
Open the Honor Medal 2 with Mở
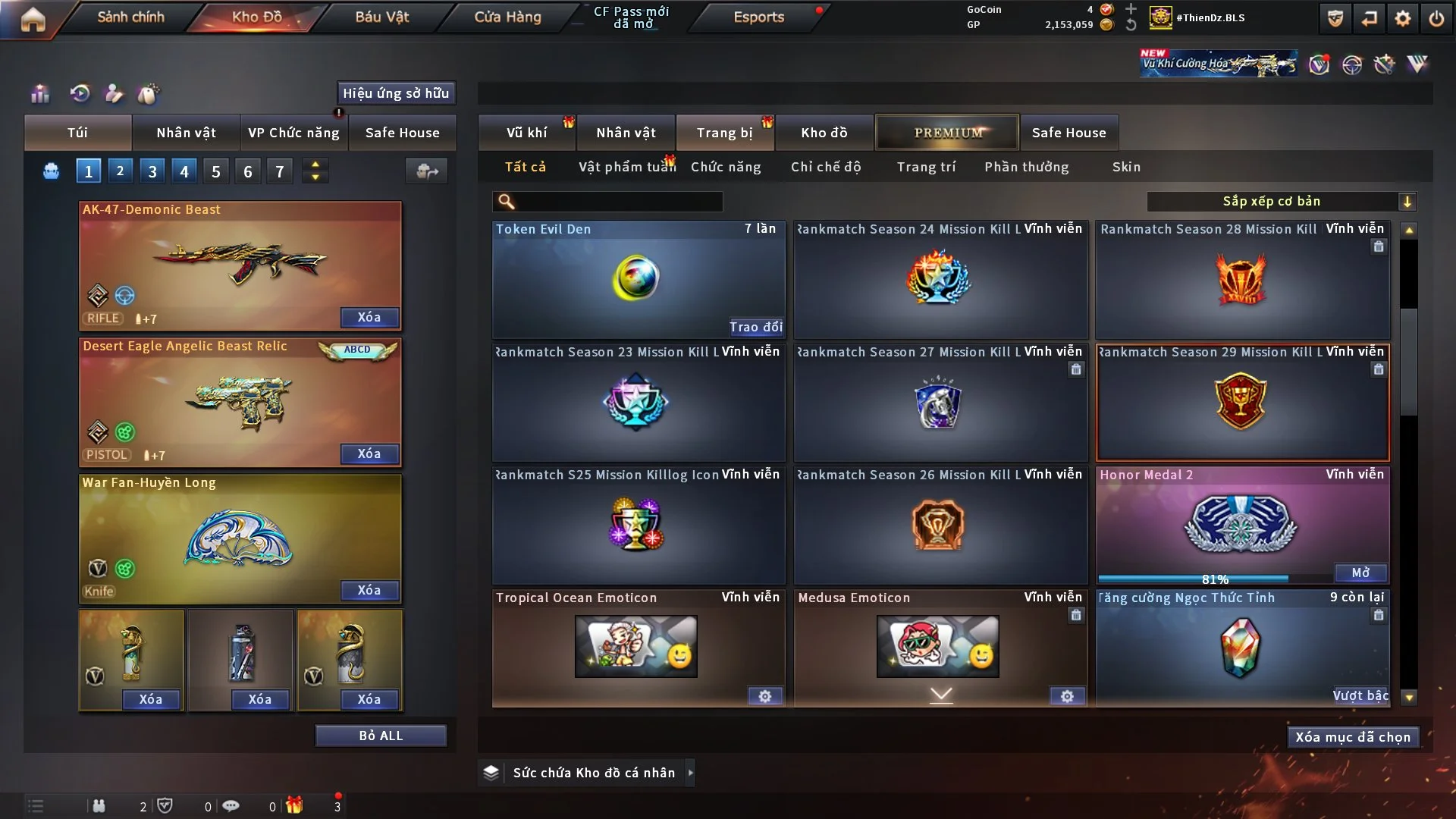(x=1360, y=573)
